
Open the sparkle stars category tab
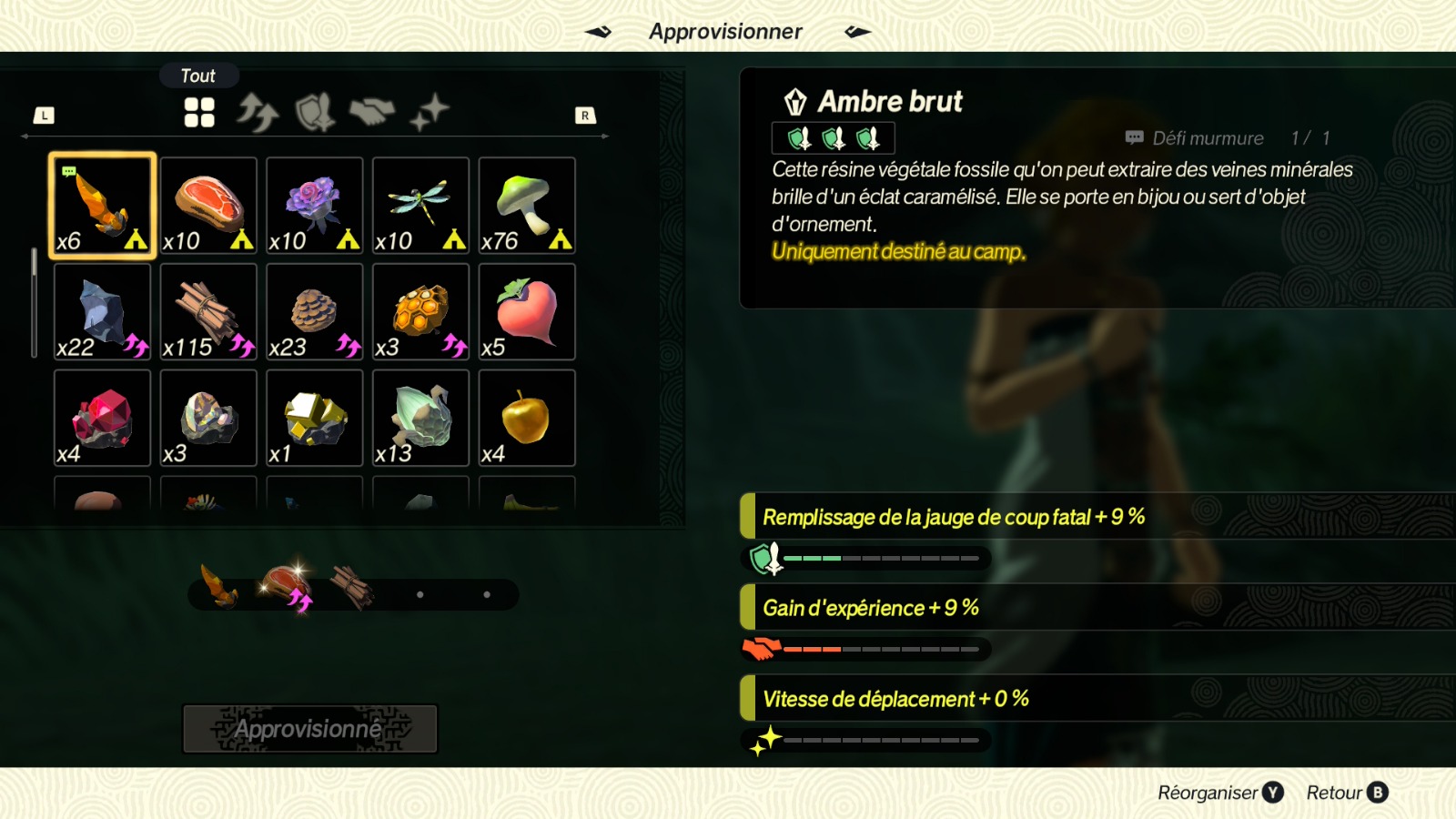(x=430, y=113)
